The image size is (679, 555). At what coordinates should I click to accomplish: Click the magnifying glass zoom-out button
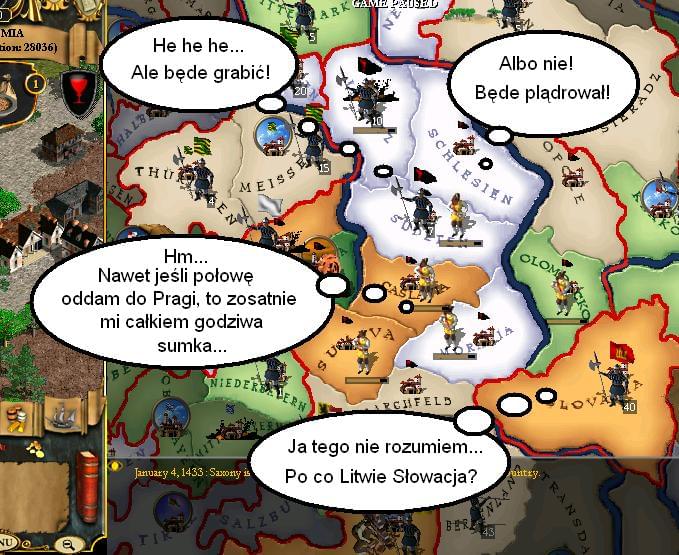67,543
